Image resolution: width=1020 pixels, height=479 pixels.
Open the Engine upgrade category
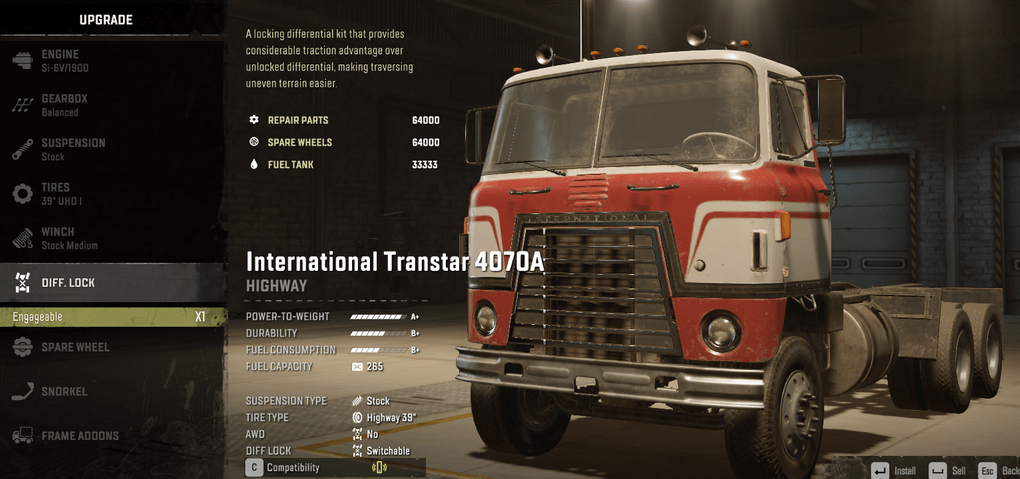60,60
